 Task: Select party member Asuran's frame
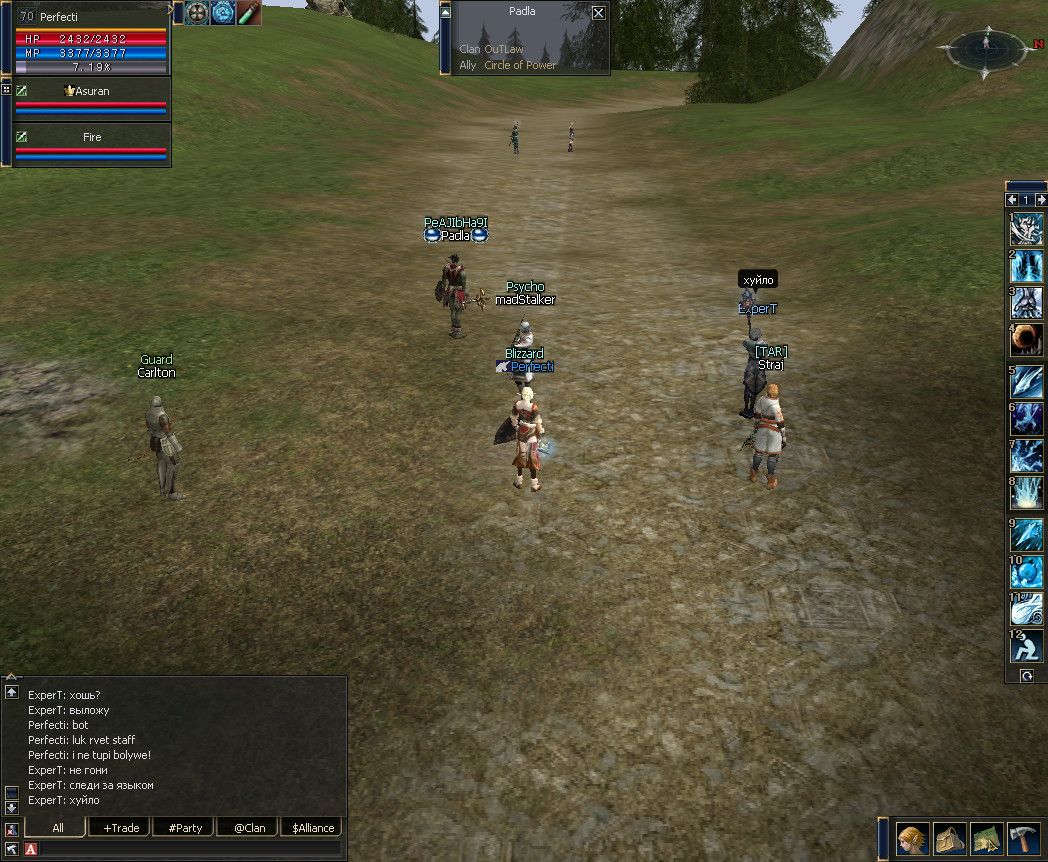[x=92, y=98]
